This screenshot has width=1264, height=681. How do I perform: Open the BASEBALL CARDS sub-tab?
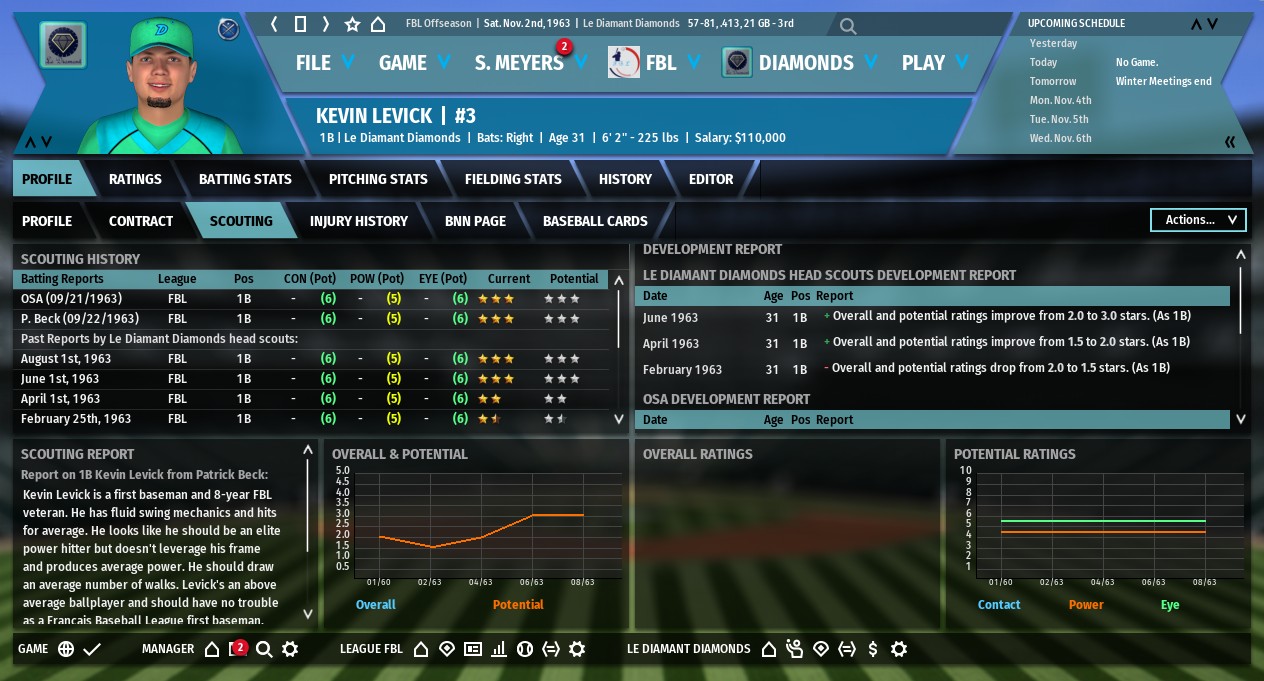(x=595, y=221)
